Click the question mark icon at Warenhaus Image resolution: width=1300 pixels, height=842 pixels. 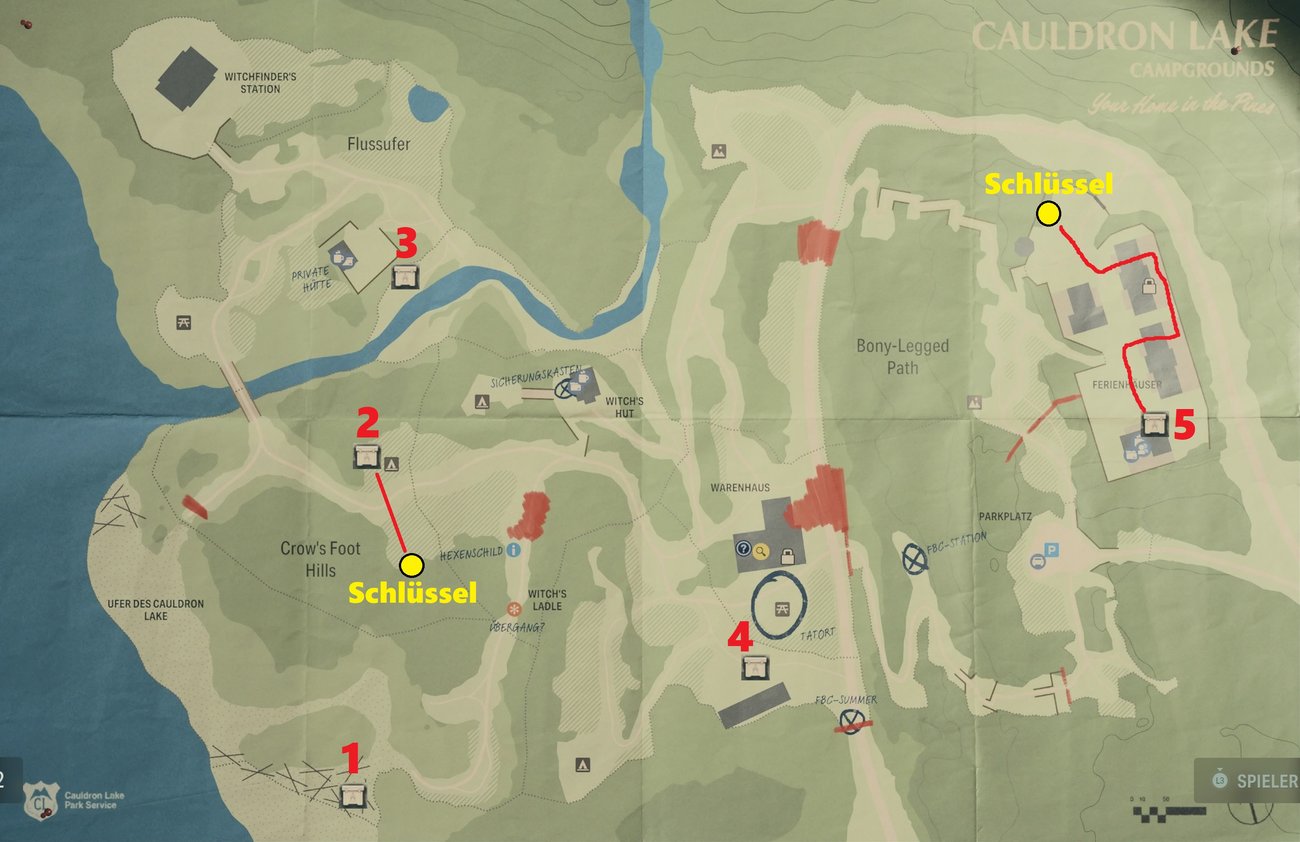tap(744, 548)
